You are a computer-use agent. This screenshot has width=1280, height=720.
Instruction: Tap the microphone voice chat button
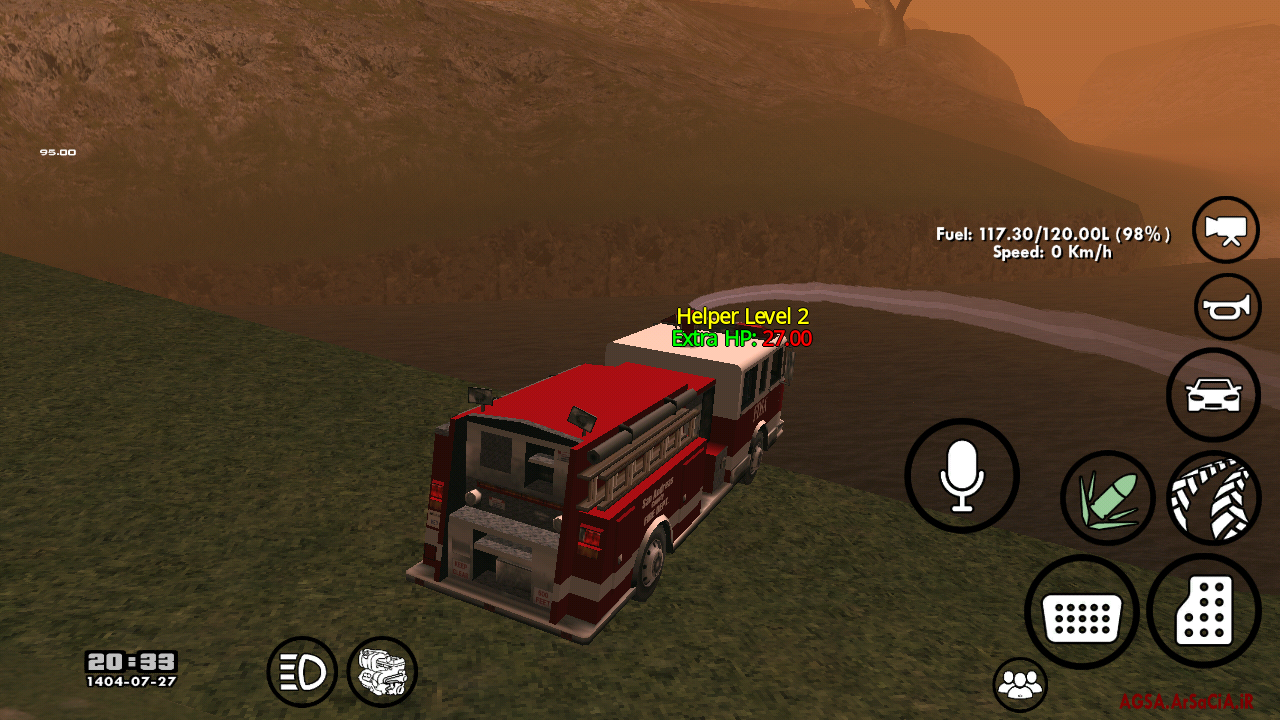click(x=962, y=475)
